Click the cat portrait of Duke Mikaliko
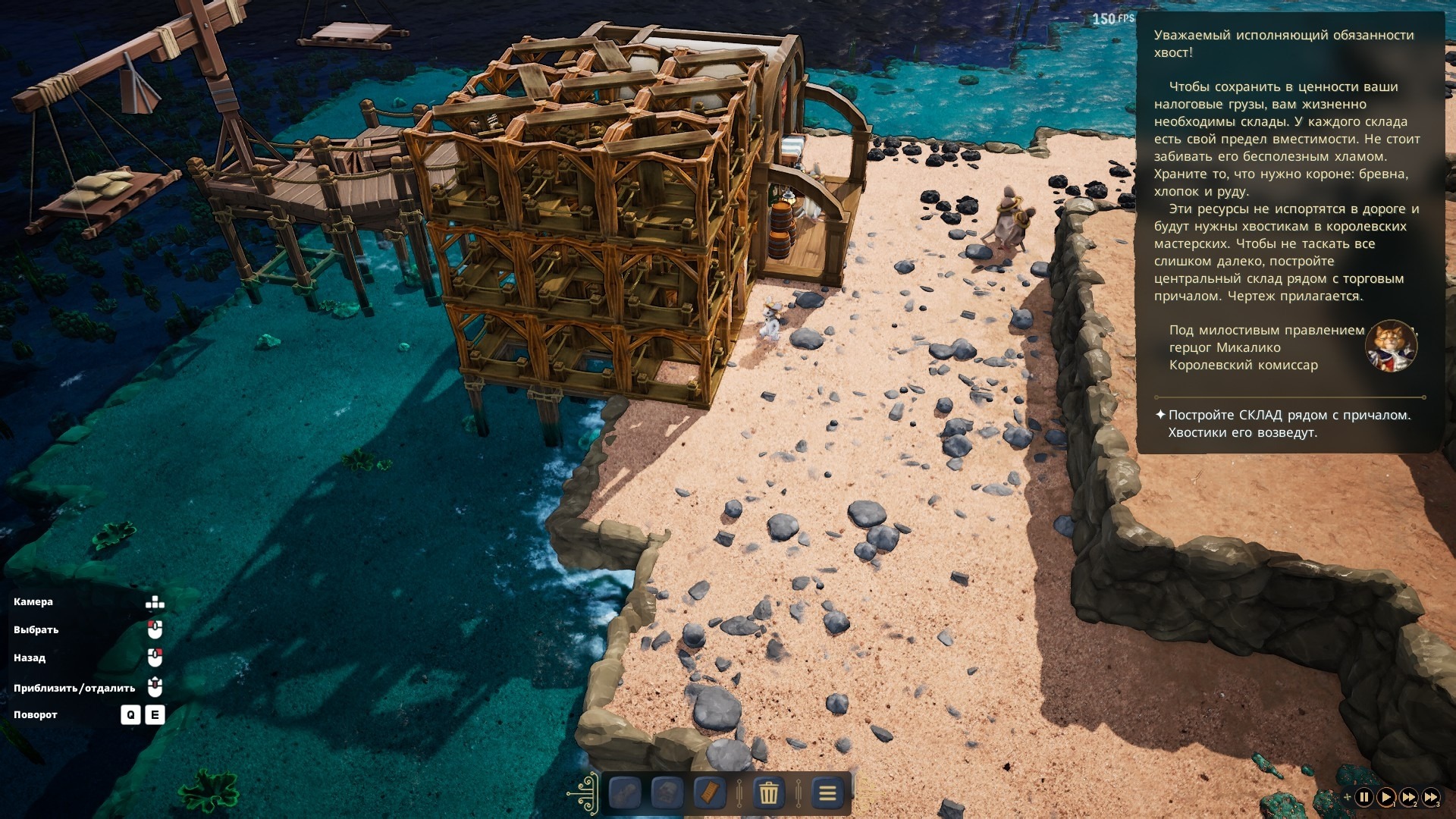This screenshot has width=1456, height=819. point(1391,347)
